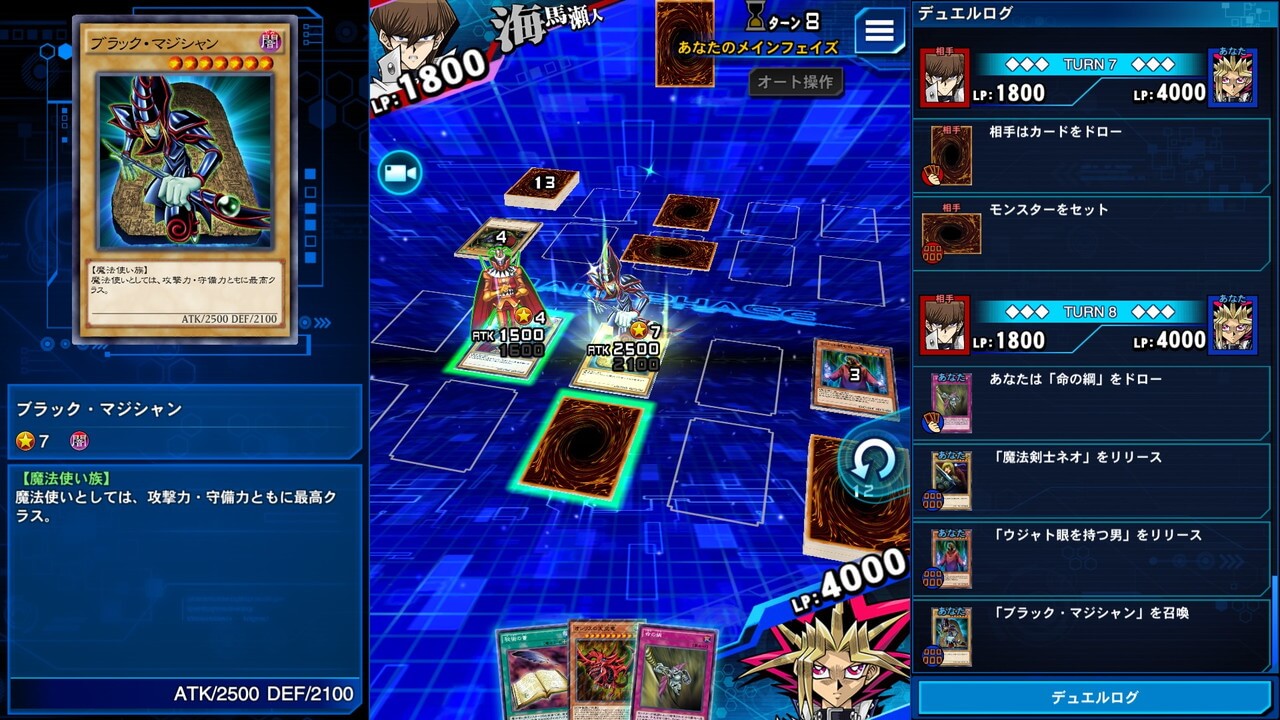The height and width of the screenshot is (720, 1280).
Task: Check the opponent's deck showing 13 cards
Action: (541, 186)
